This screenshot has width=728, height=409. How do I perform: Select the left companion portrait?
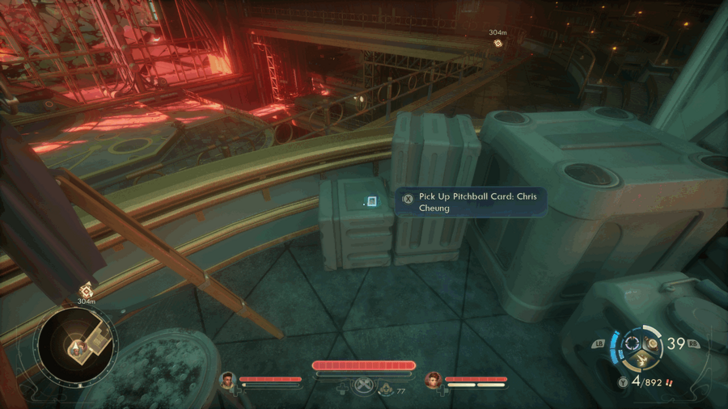(228, 380)
